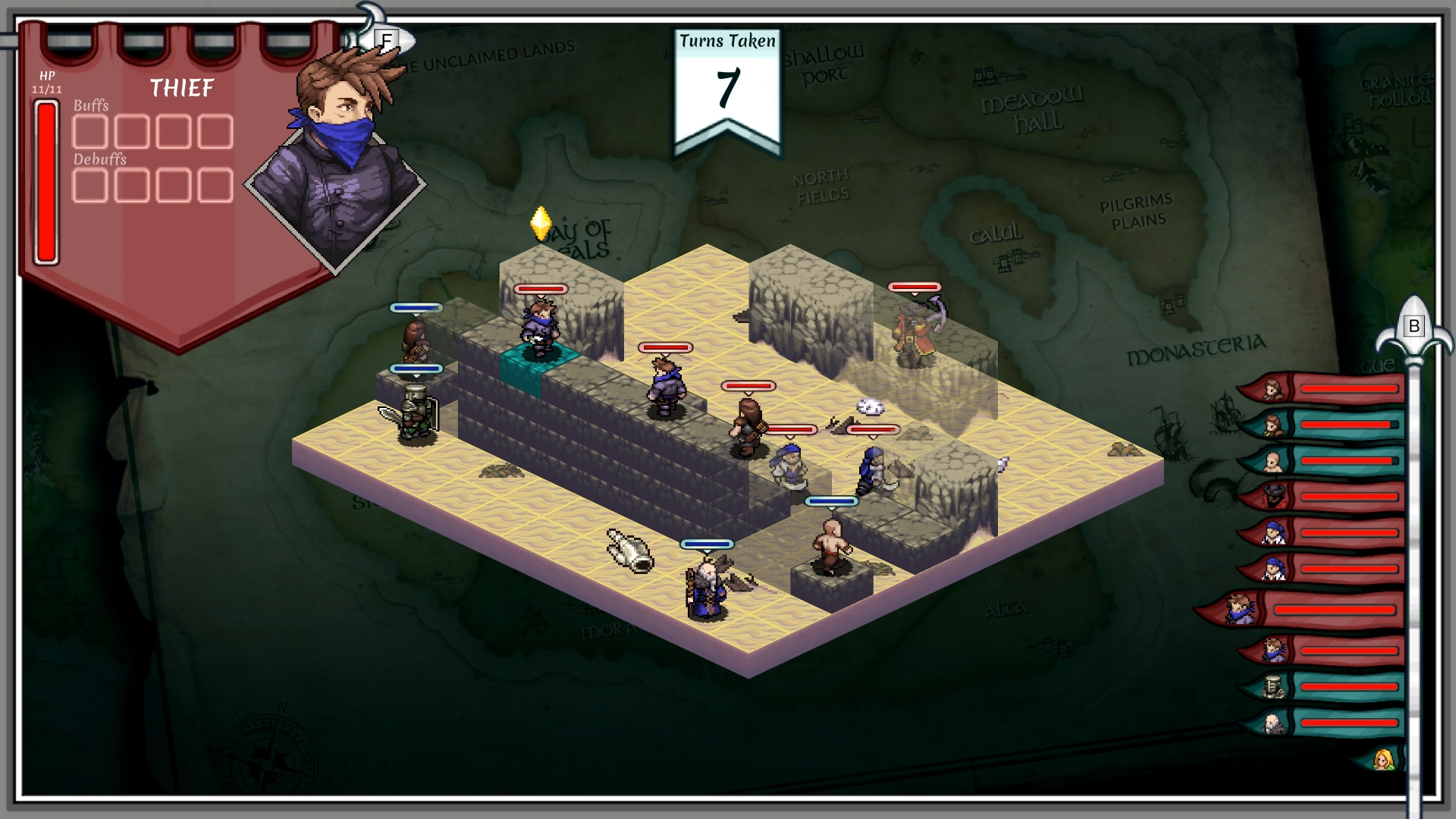Select the active thief under the yellow diamond
1456x819 pixels.
[540, 328]
